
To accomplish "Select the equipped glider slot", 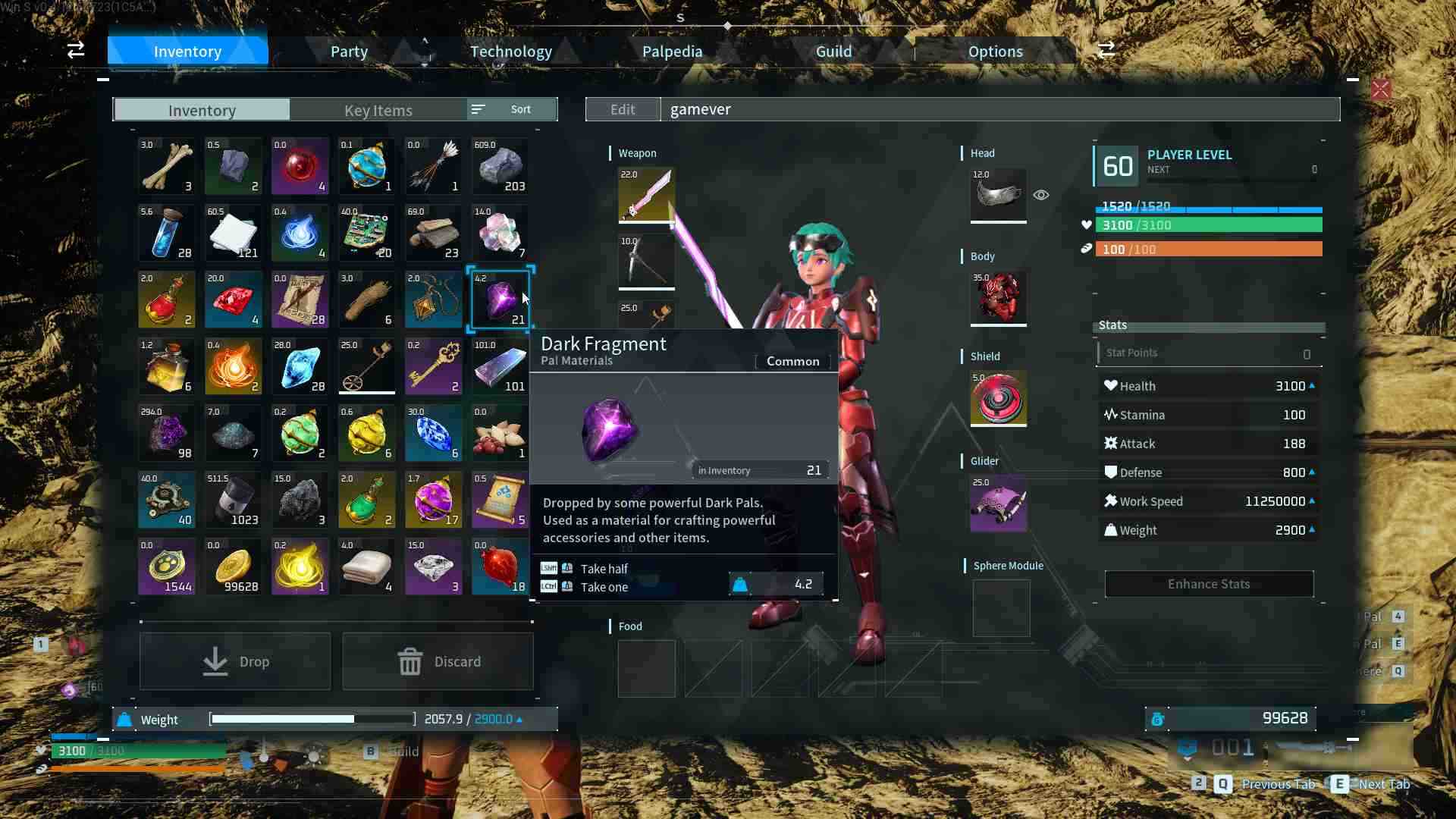I will click(999, 503).
